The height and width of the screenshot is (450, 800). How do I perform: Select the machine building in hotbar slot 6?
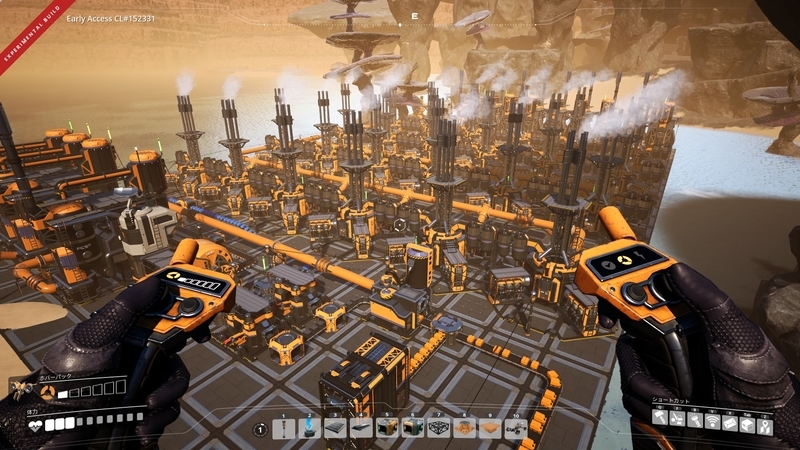pyautogui.click(x=413, y=428)
